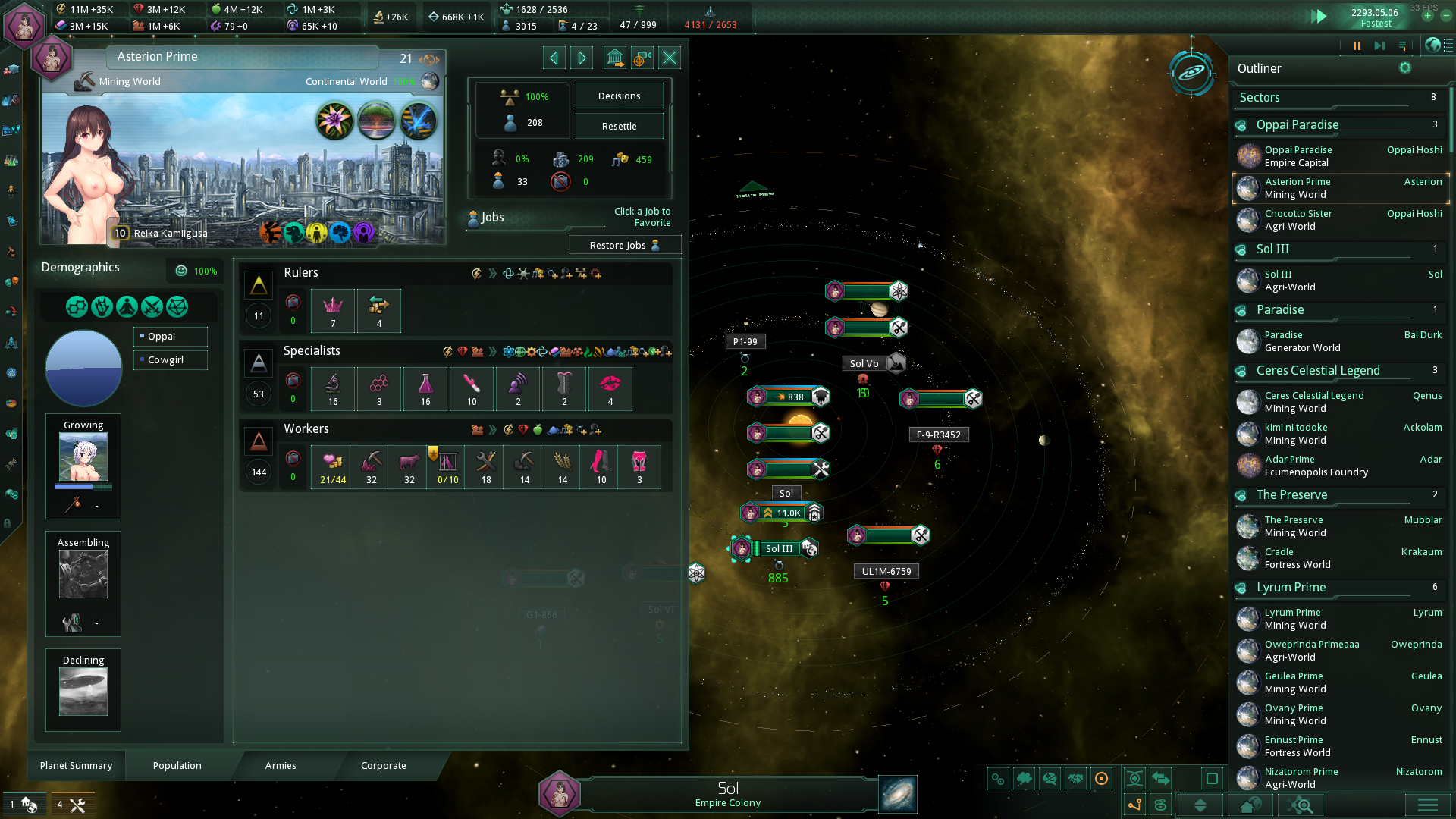The height and width of the screenshot is (819, 1456).
Task: Select the Sol III planet label
Action: pos(779,549)
